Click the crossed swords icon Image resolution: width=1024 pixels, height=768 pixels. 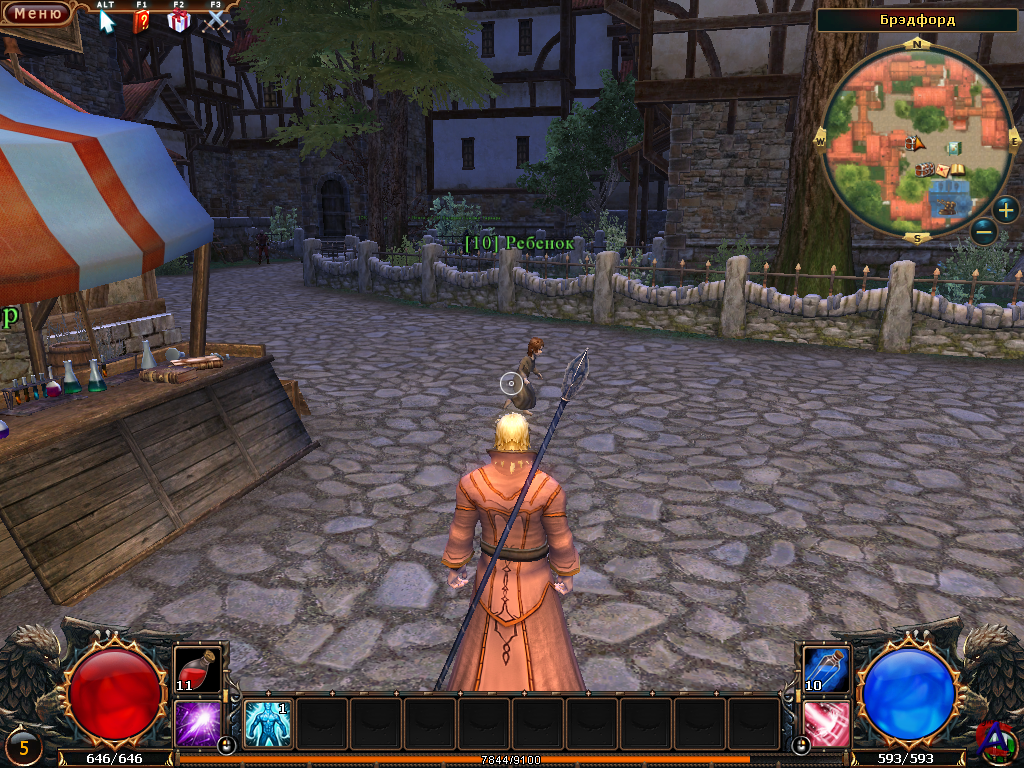click(x=216, y=21)
